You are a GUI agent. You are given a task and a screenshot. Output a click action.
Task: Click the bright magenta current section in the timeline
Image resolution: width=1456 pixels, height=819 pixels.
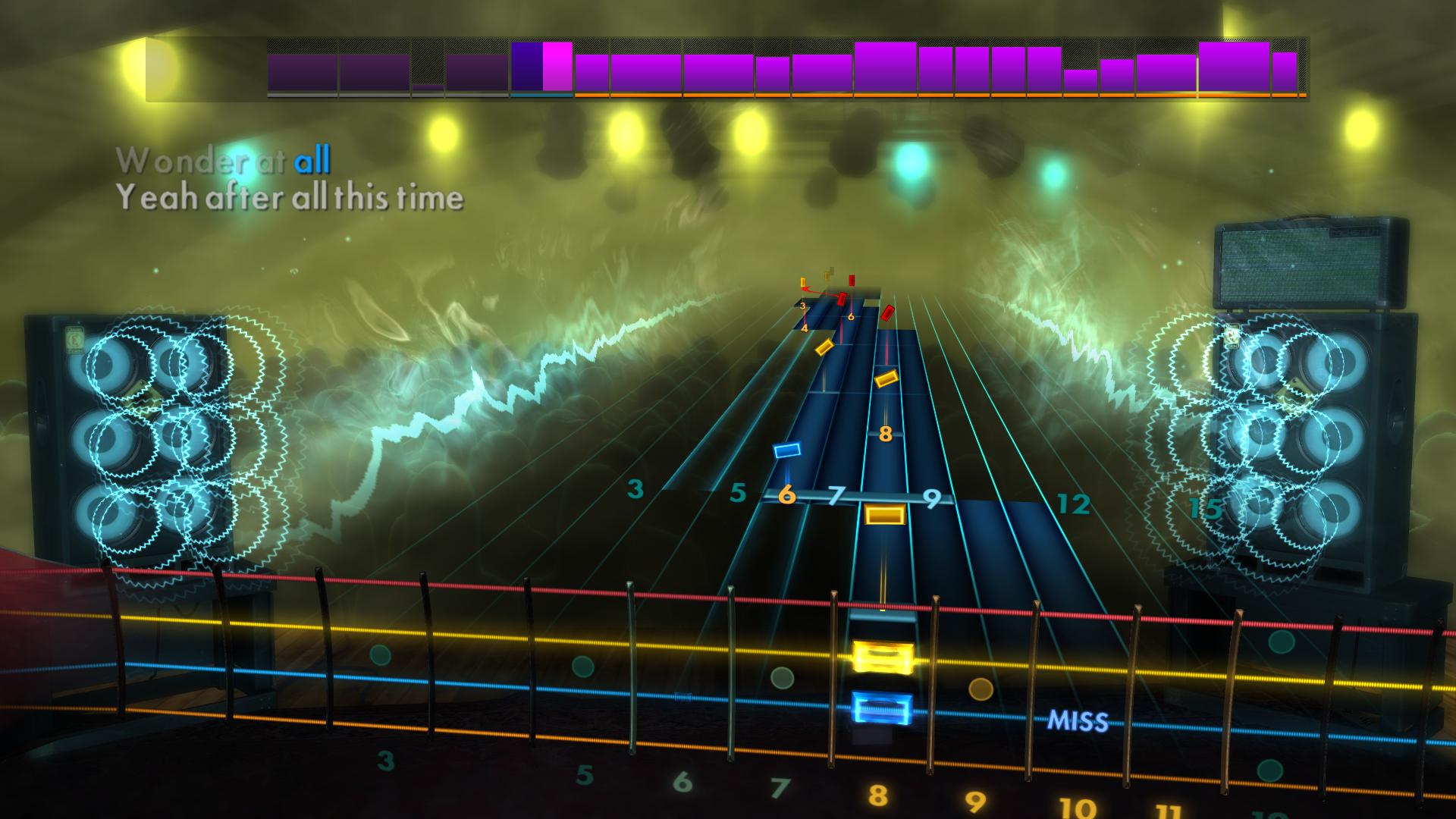click(557, 68)
